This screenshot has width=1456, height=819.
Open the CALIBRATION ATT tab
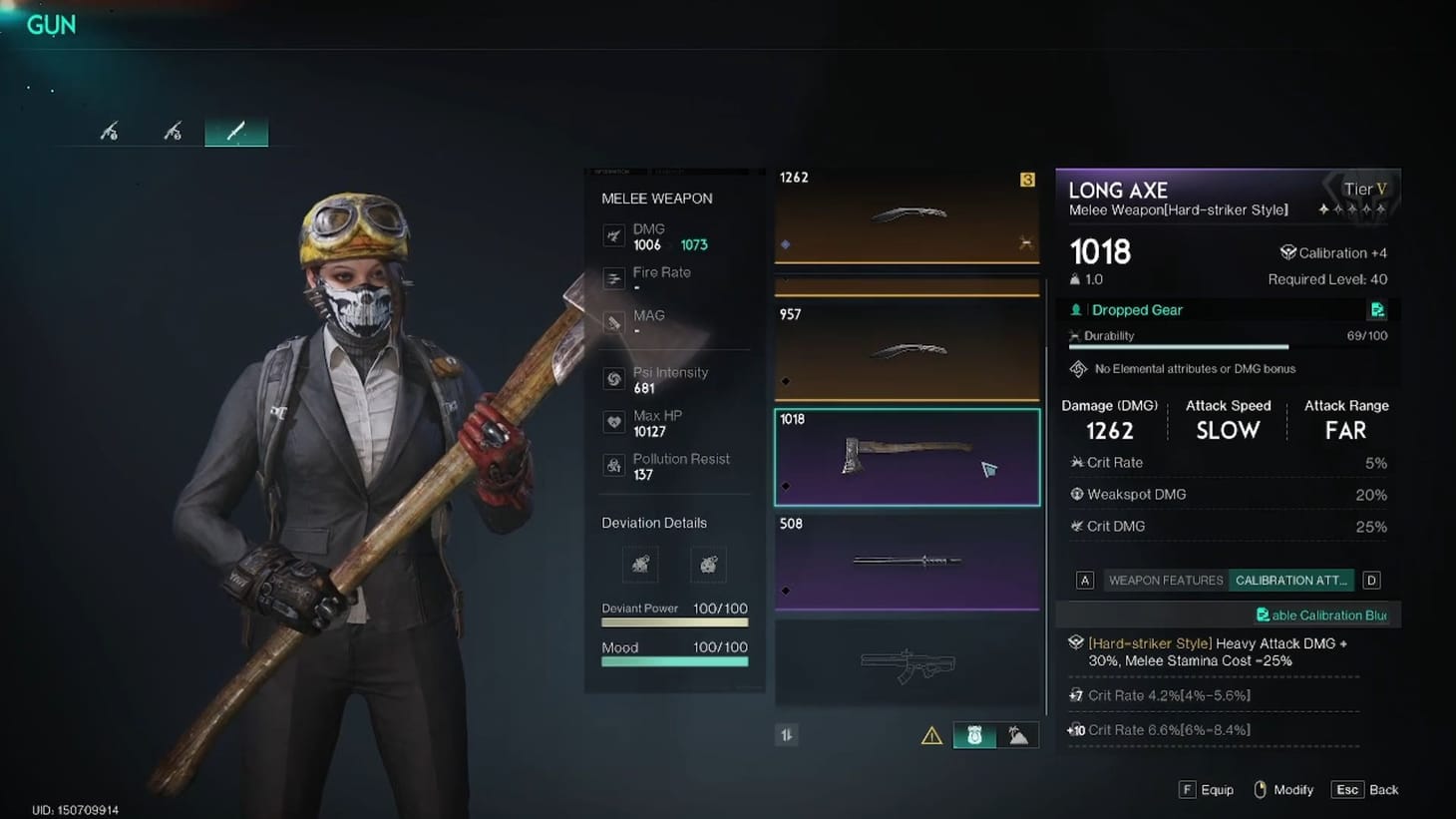click(1290, 580)
